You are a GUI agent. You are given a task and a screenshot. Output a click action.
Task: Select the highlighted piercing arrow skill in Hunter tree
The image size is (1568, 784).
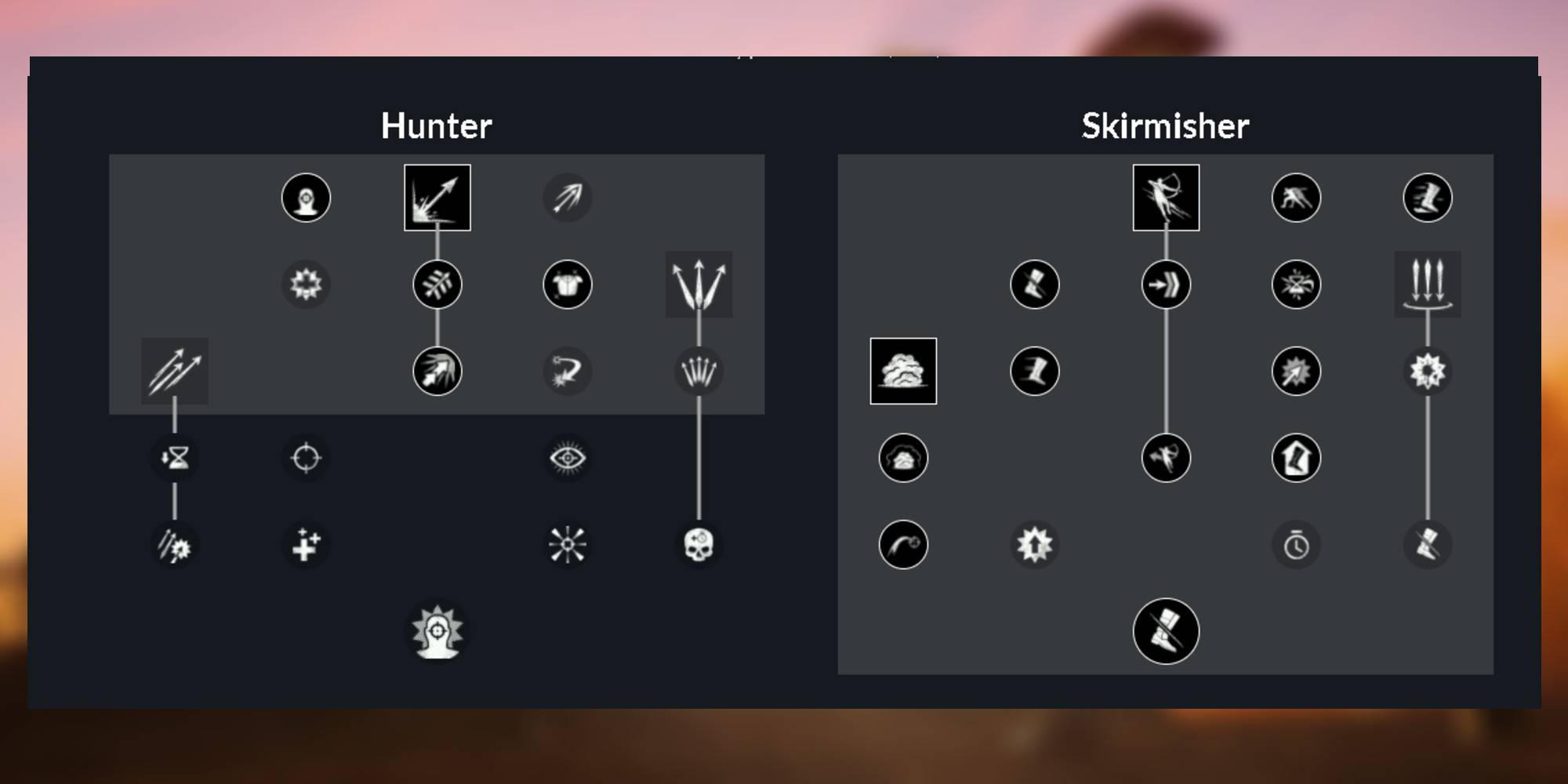pyautogui.click(x=437, y=197)
